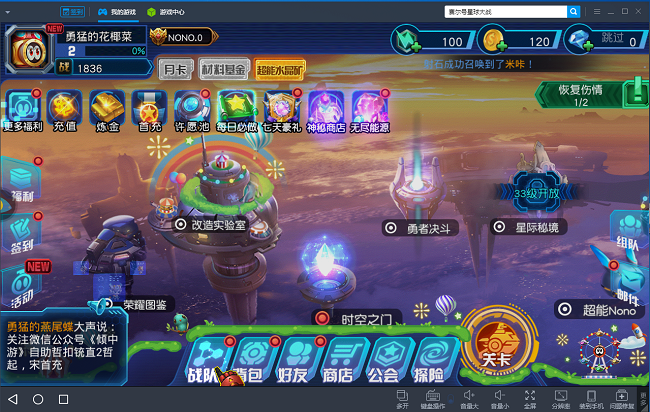Open the 充值 recharge icon
This screenshot has height=412, width=650.
tap(64, 110)
